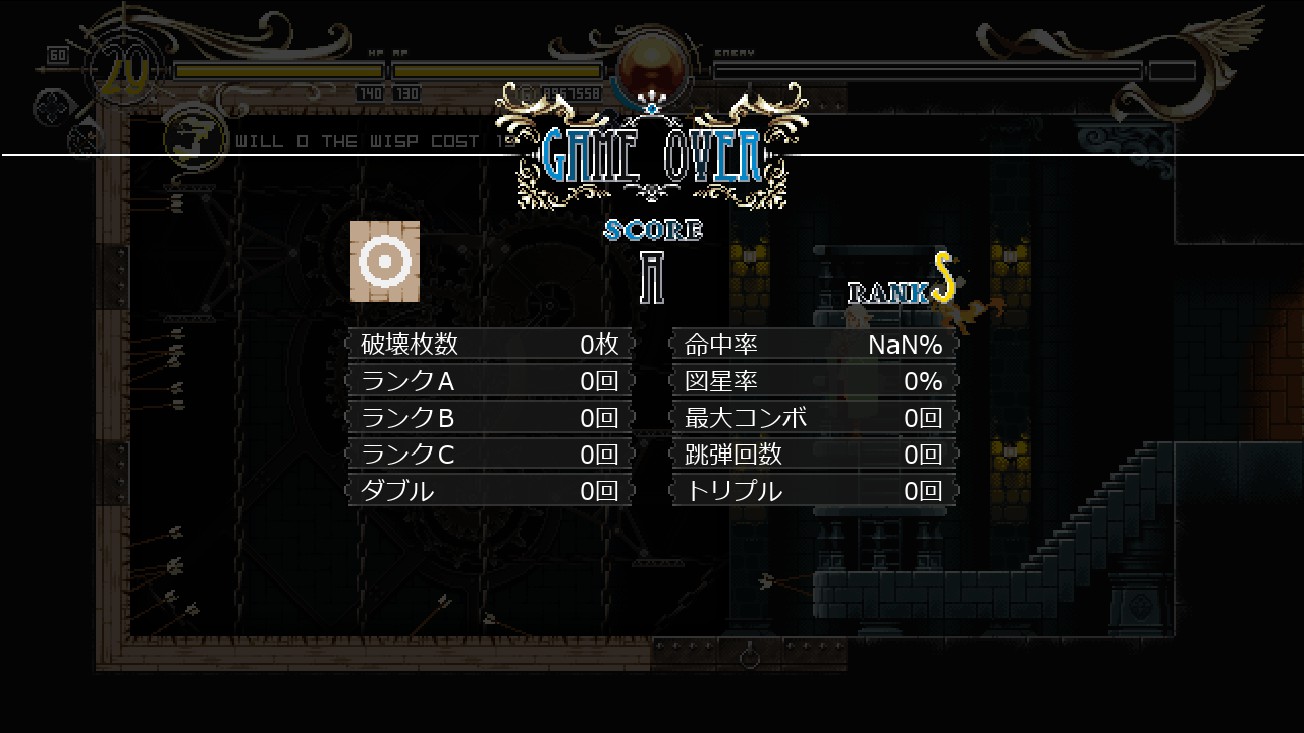Click the HP gauge bar

pyautogui.click(x=280, y=71)
